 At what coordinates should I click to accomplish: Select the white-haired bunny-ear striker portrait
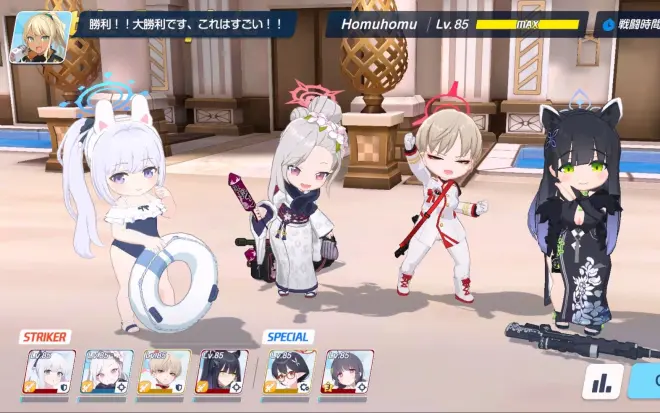49,370
